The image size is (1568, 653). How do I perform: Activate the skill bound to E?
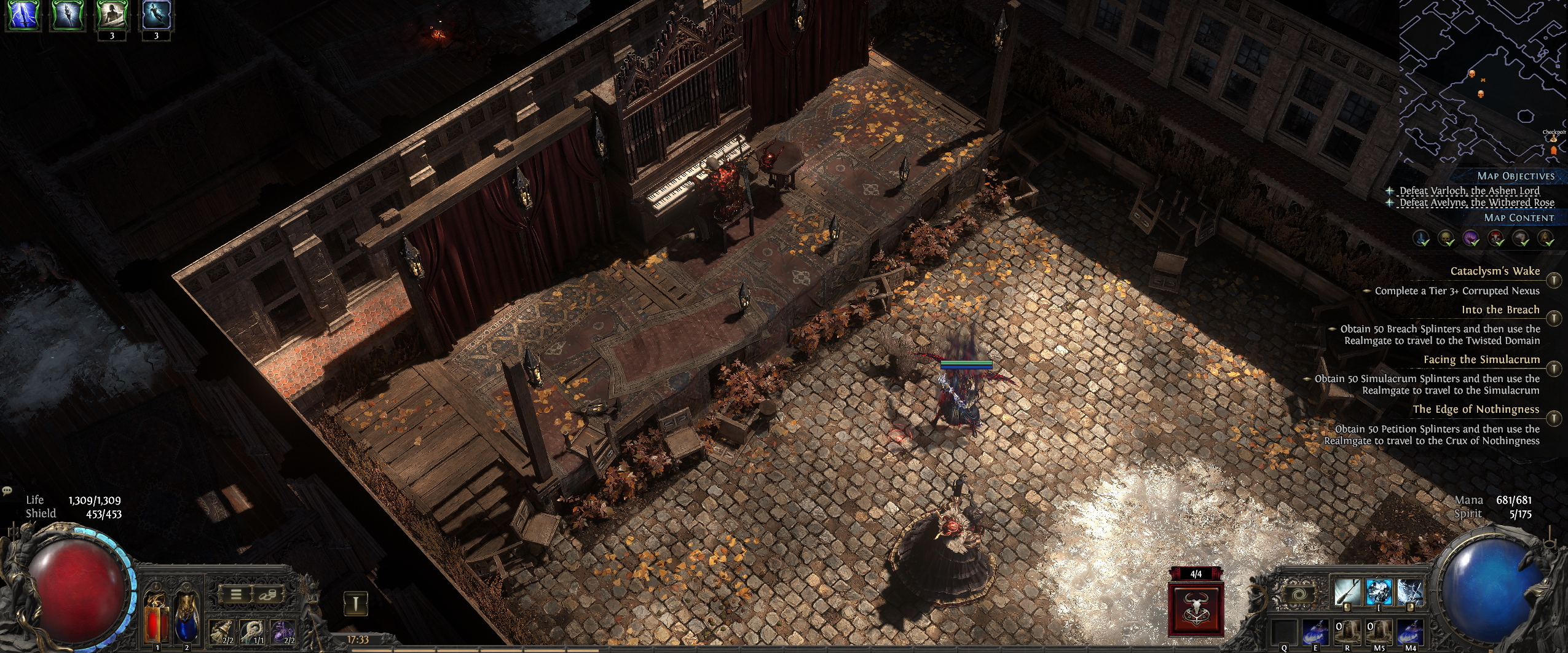[1315, 633]
